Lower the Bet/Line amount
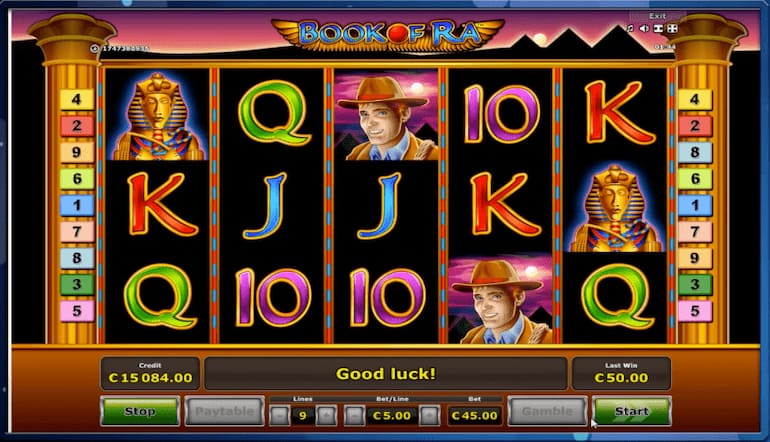Screen dimensions: 770x442 point(354,413)
